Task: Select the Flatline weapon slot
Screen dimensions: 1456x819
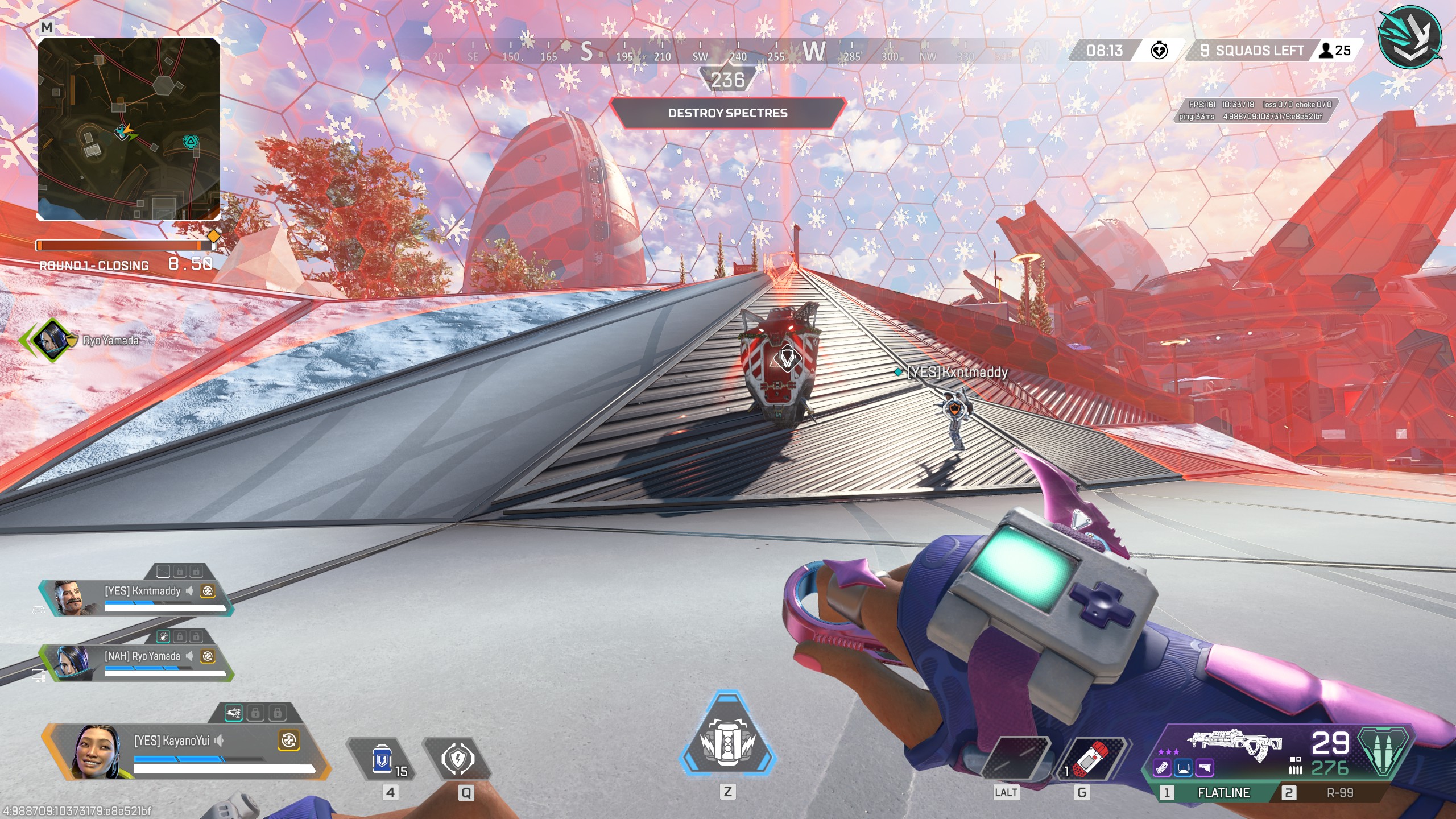Action: point(1223,792)
